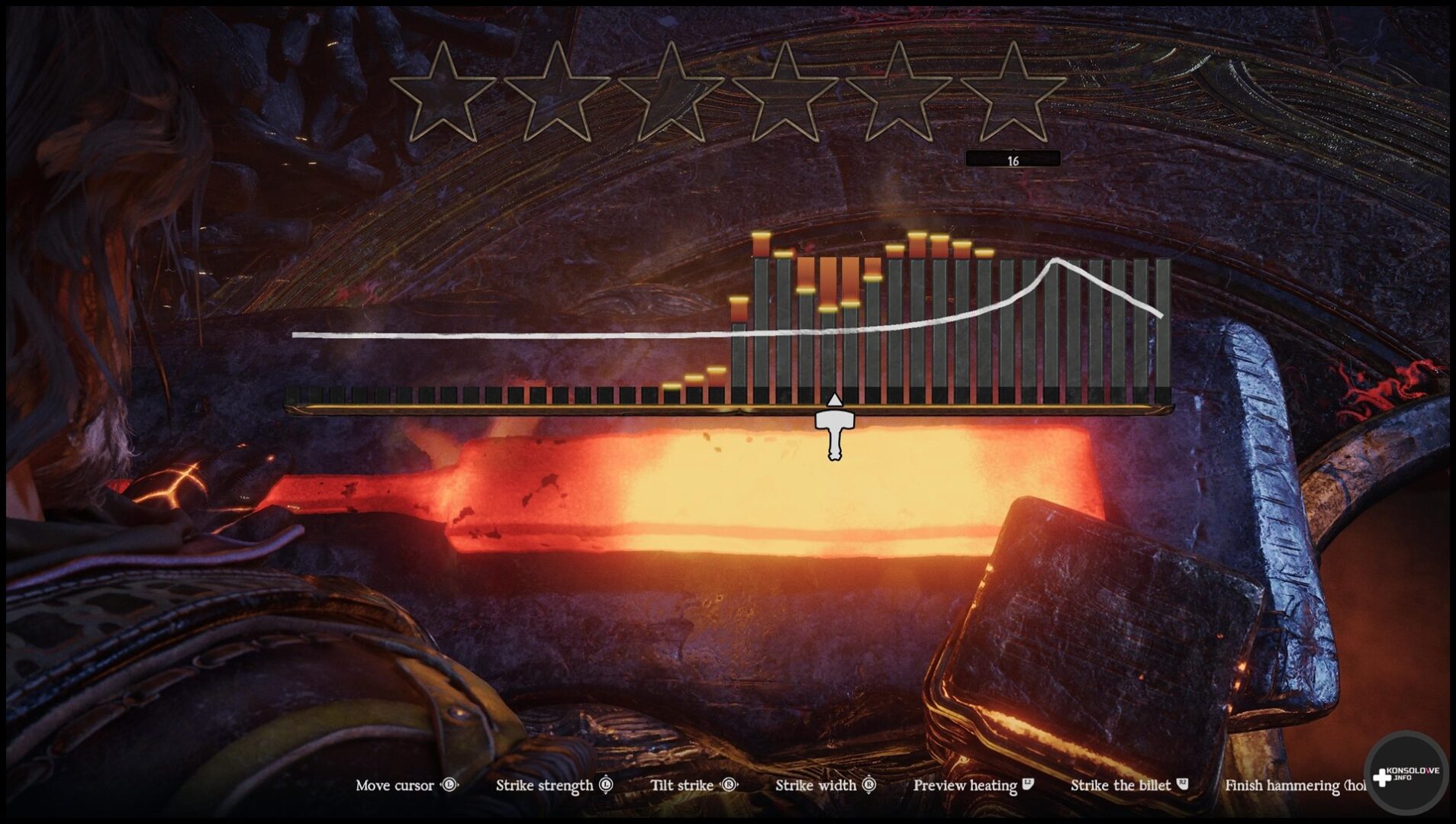Click the white hammer cursor marker
This screenshot has width=1456, height=824.
point(835,431)
